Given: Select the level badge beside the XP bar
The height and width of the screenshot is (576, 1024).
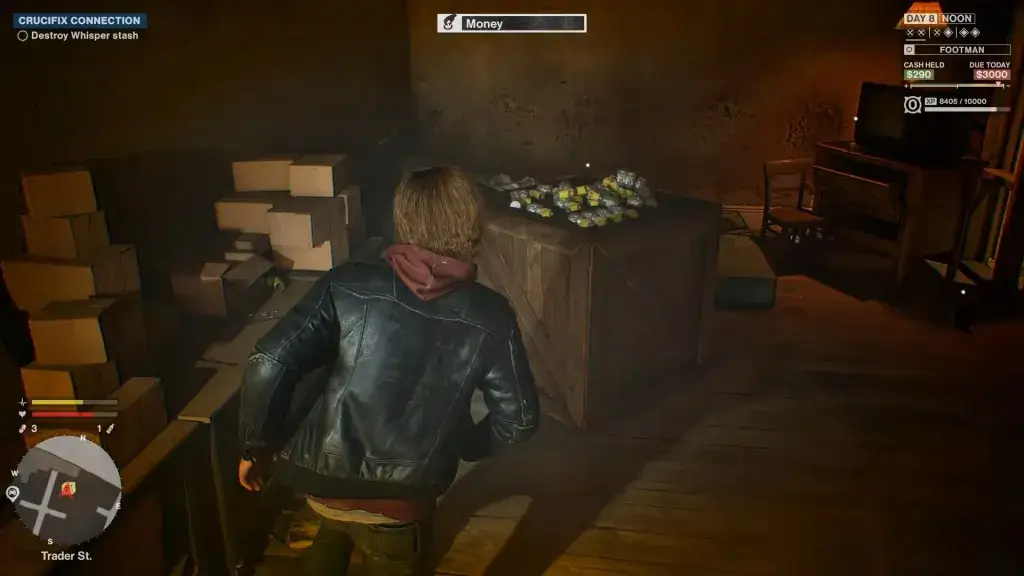Looking at the screenshot, I should (912, 104).
